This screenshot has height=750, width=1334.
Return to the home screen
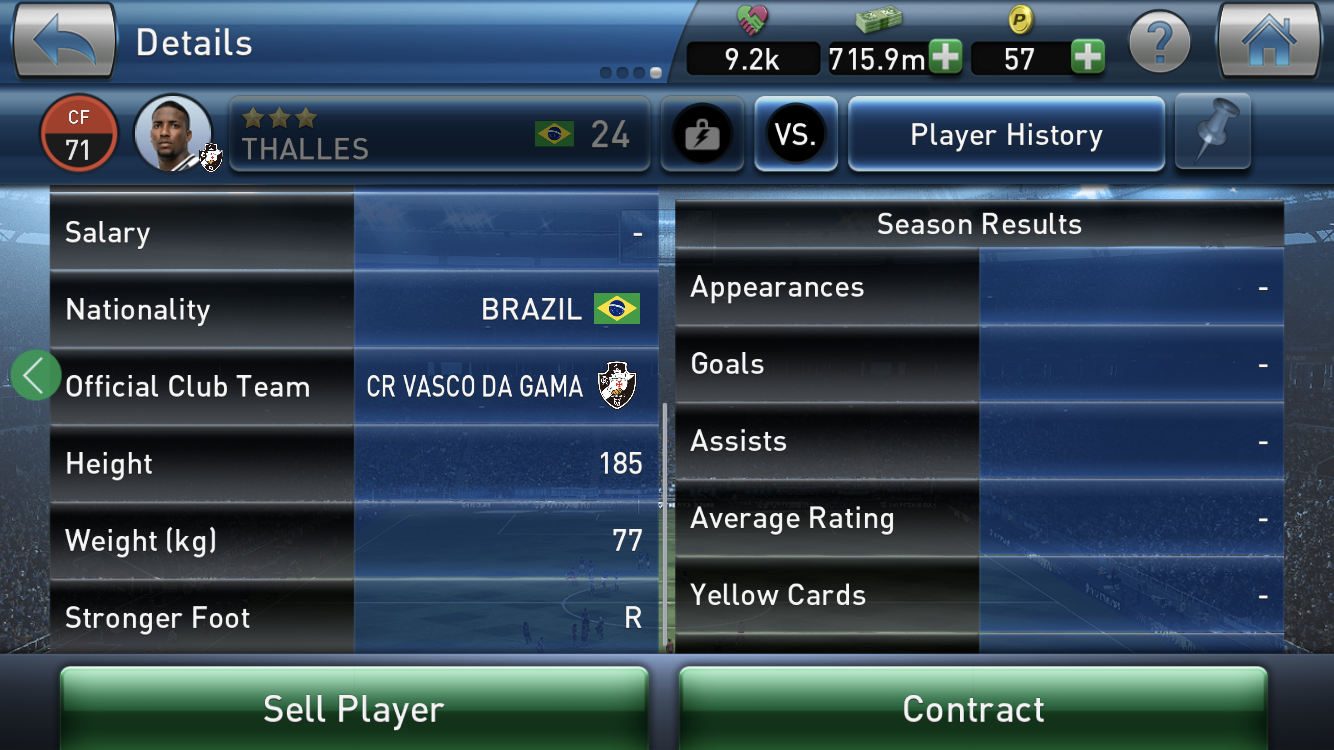[x=1267, y=42]
